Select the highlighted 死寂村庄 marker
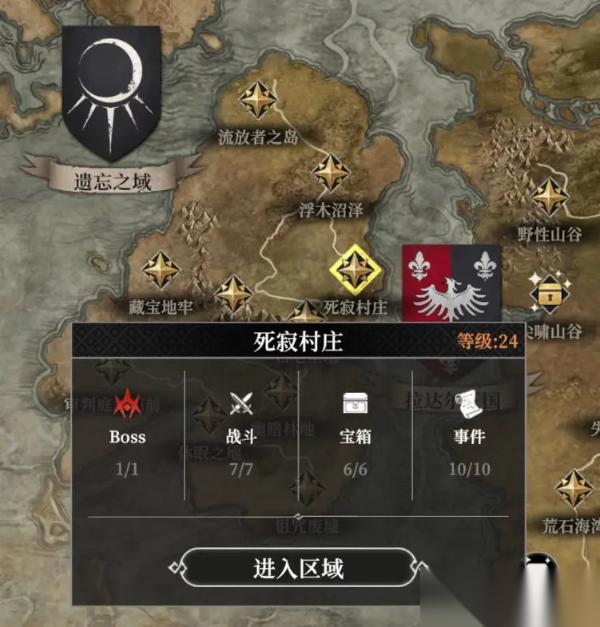Screen dimensions: 600x627 click(353, 268)
